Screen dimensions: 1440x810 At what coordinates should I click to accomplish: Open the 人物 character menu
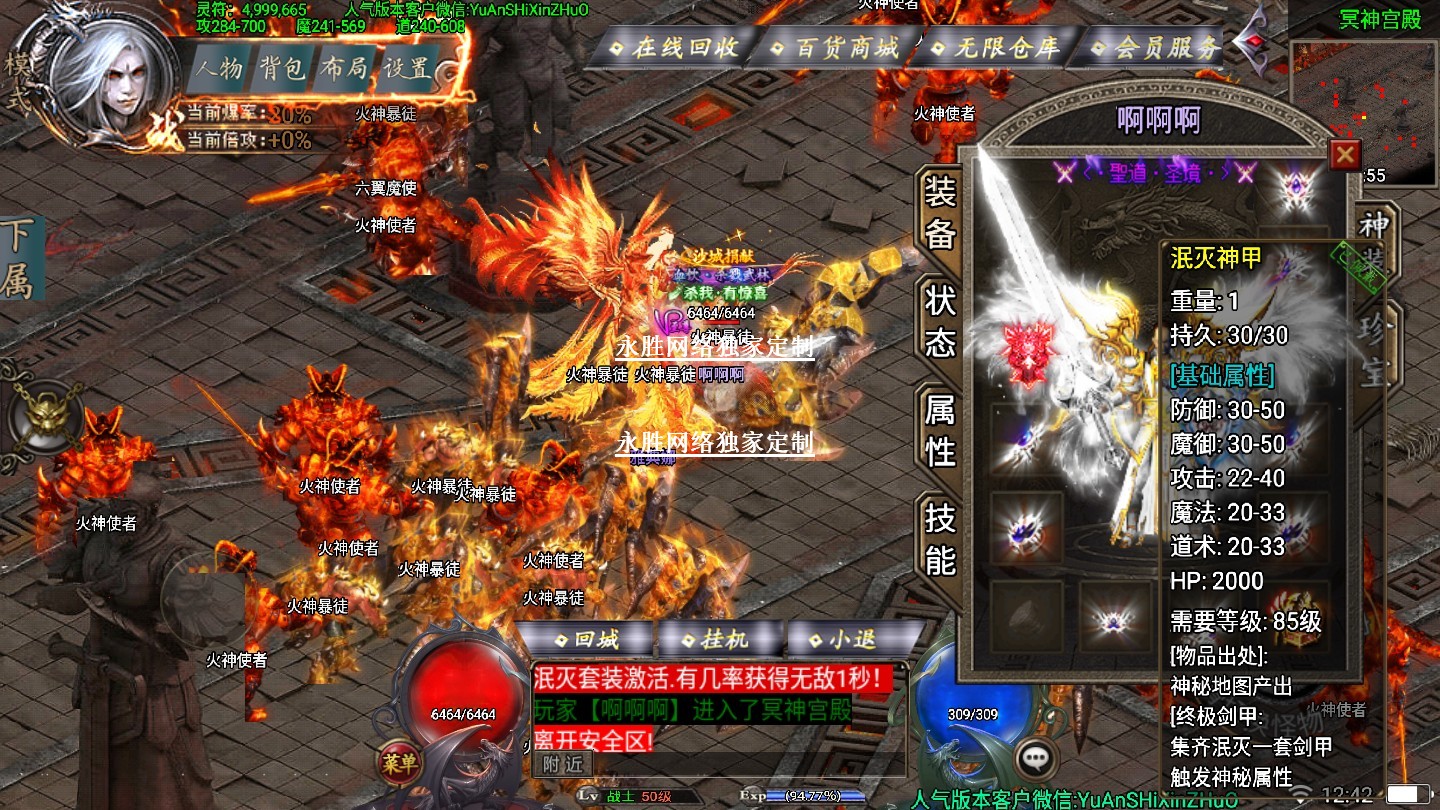tap(220, 68)
